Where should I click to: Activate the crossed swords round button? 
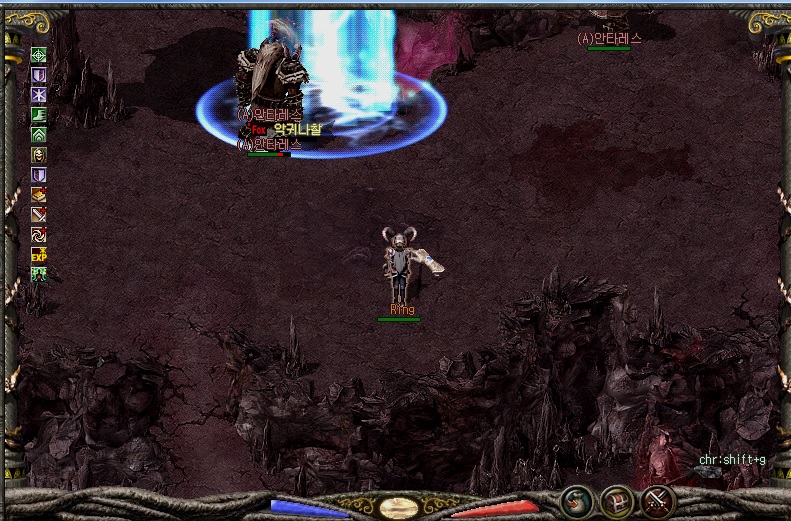coord(657,499)
